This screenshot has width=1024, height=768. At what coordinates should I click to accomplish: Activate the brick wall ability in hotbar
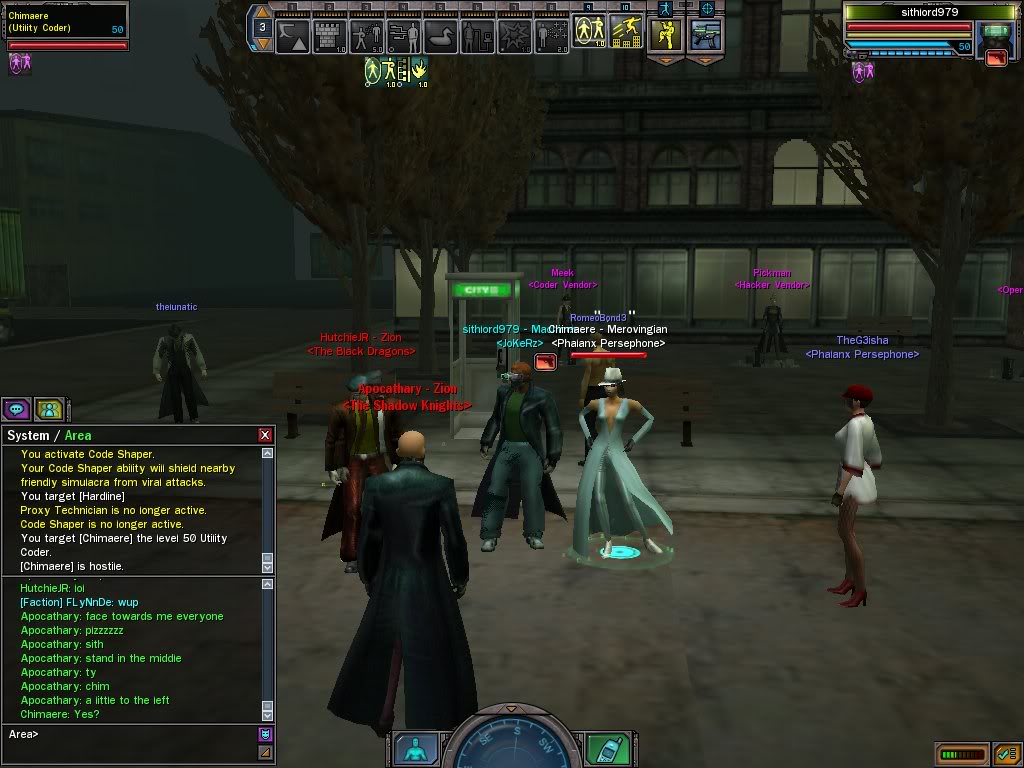(x=328, y=37)
